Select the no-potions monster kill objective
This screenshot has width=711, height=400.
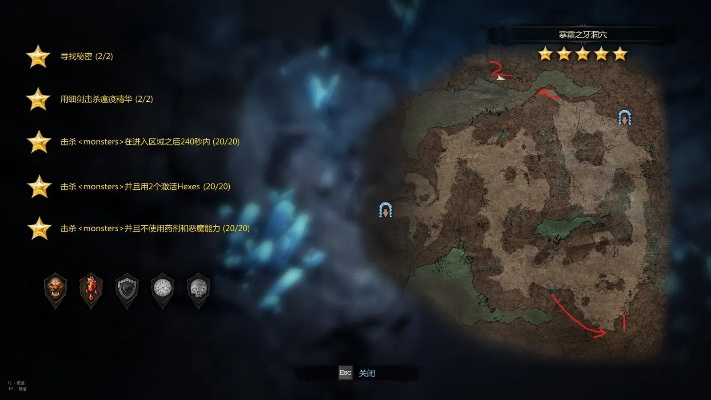(154, 228)
